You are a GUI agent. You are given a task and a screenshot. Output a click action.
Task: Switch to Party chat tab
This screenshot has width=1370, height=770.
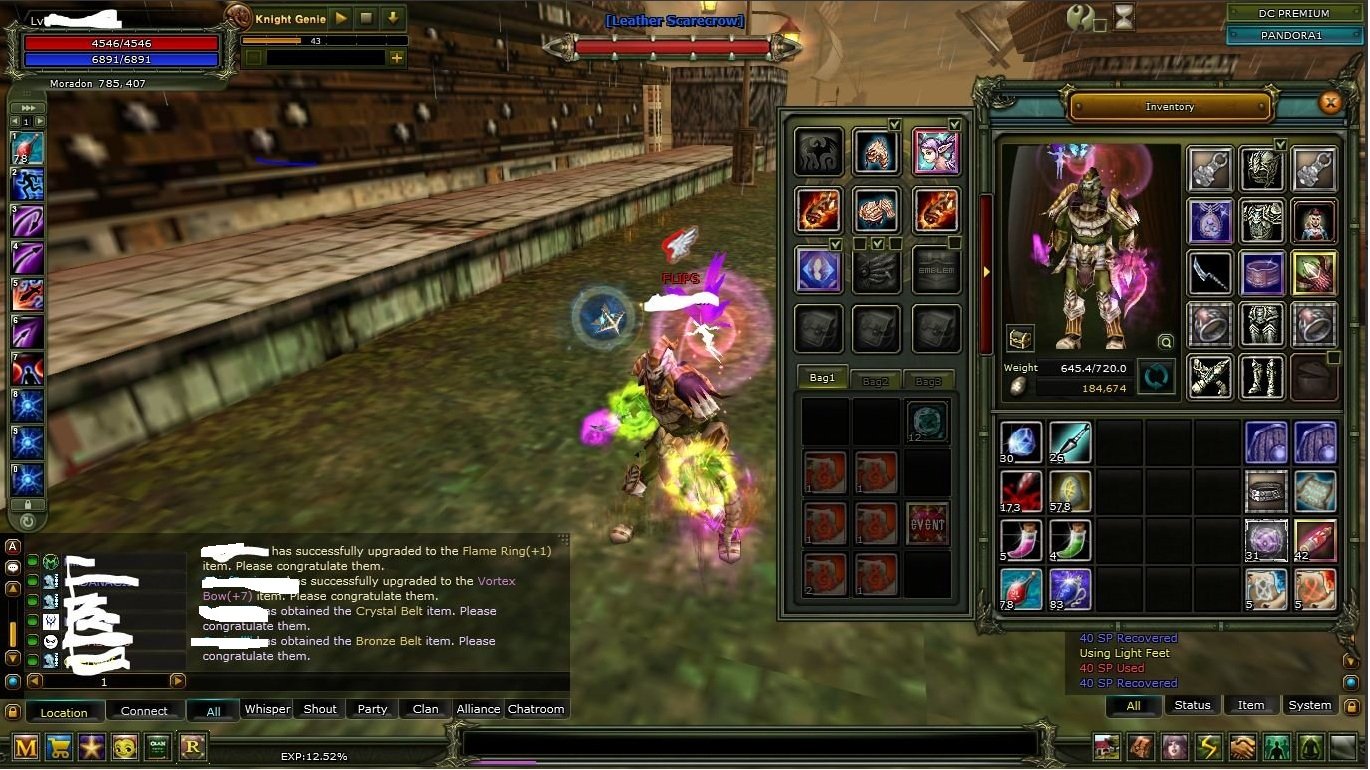[x=372, y=709]
